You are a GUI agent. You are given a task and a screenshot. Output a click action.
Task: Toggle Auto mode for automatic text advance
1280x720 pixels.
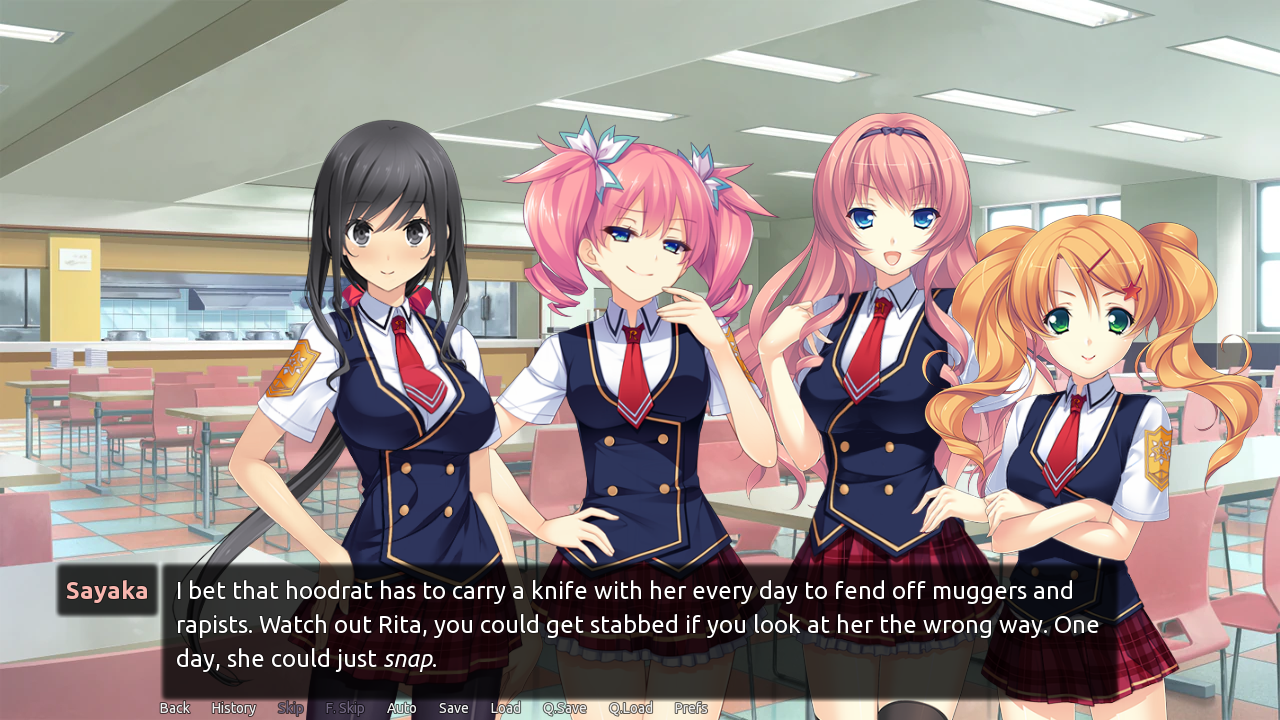402,707
